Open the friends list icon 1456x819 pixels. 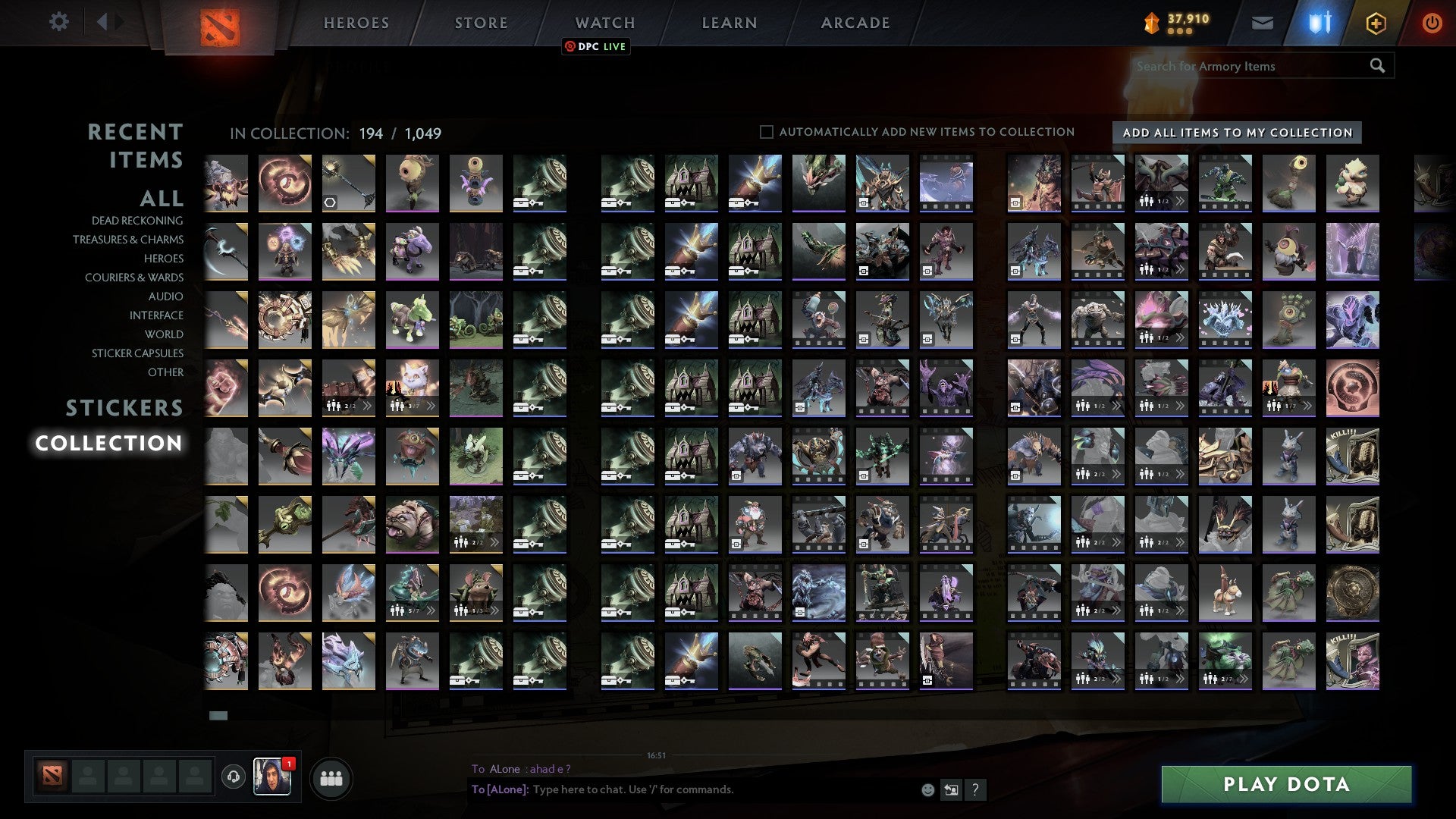[331, 777]
